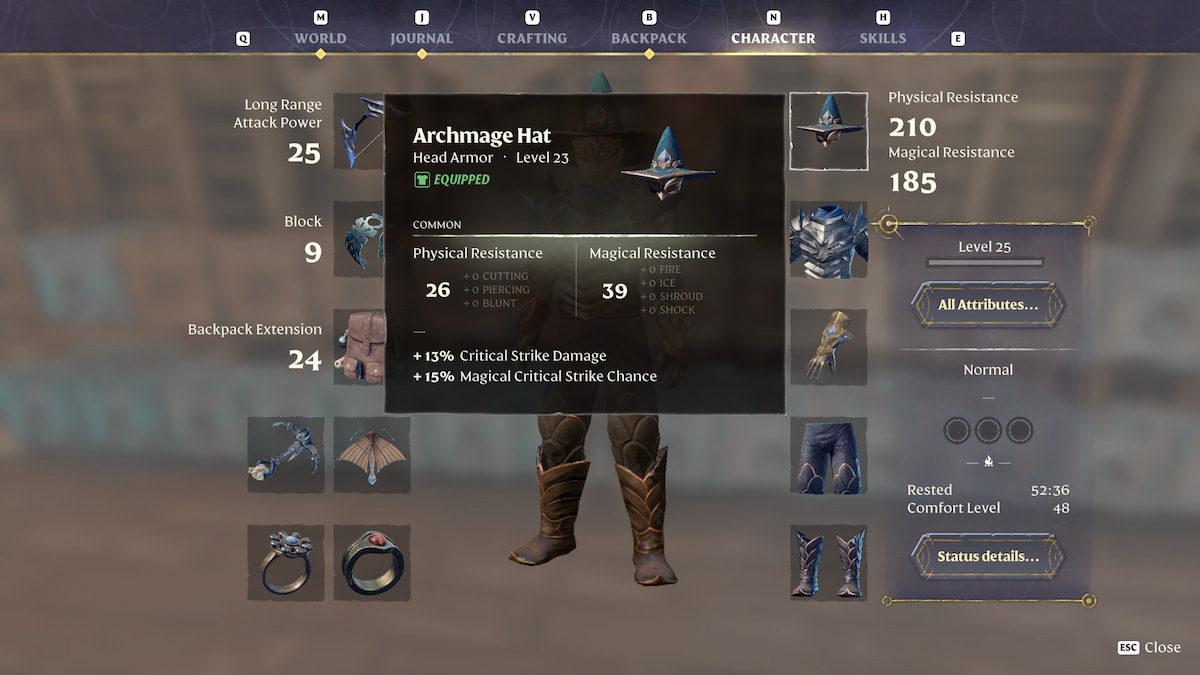
Task: Choose the blue chest armor slot
Action: click(x=828, y=240)
